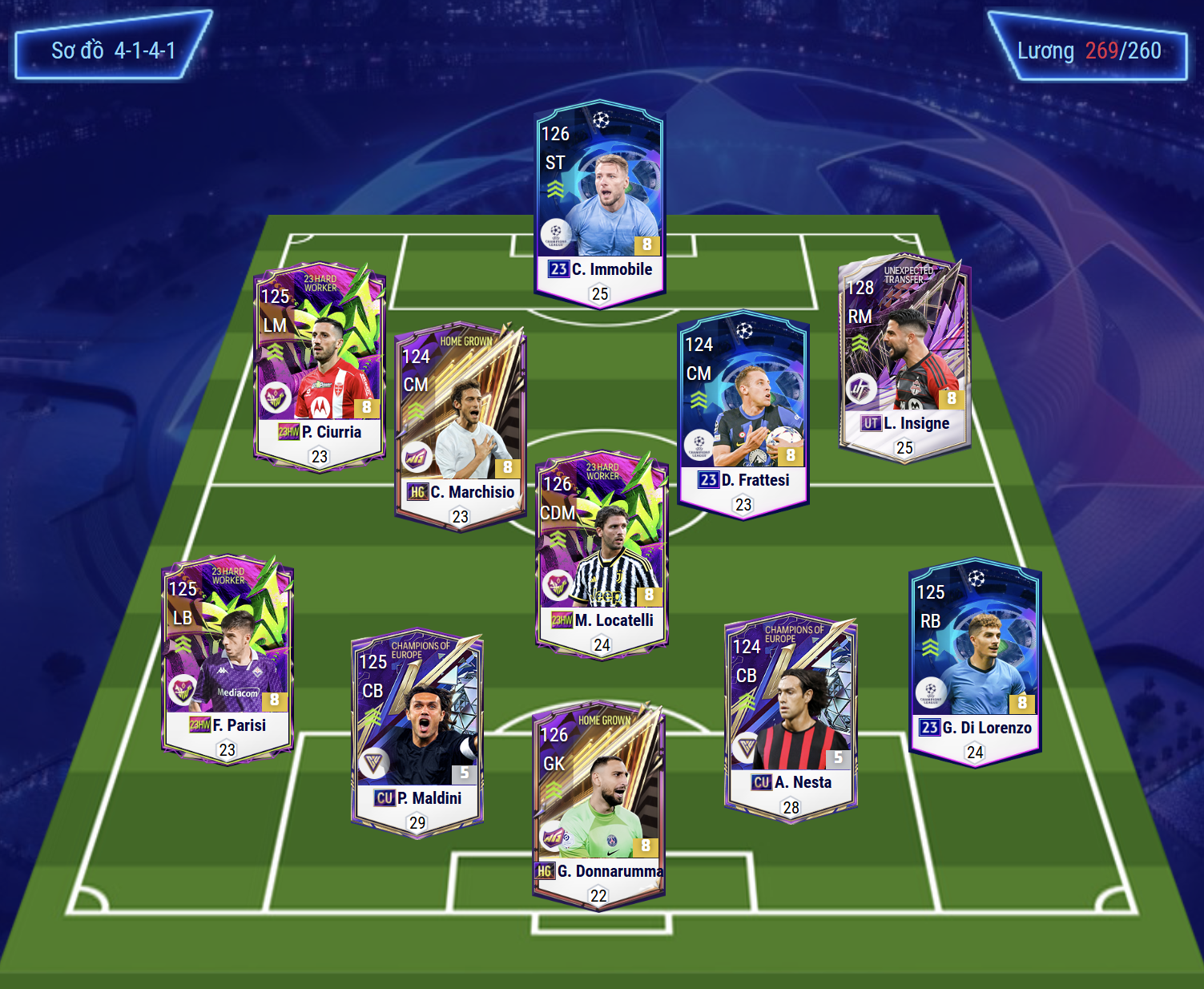Open the 4-1-4-1 formation panel
Screen dimensions: 1204x989
(x=113, y=50)
